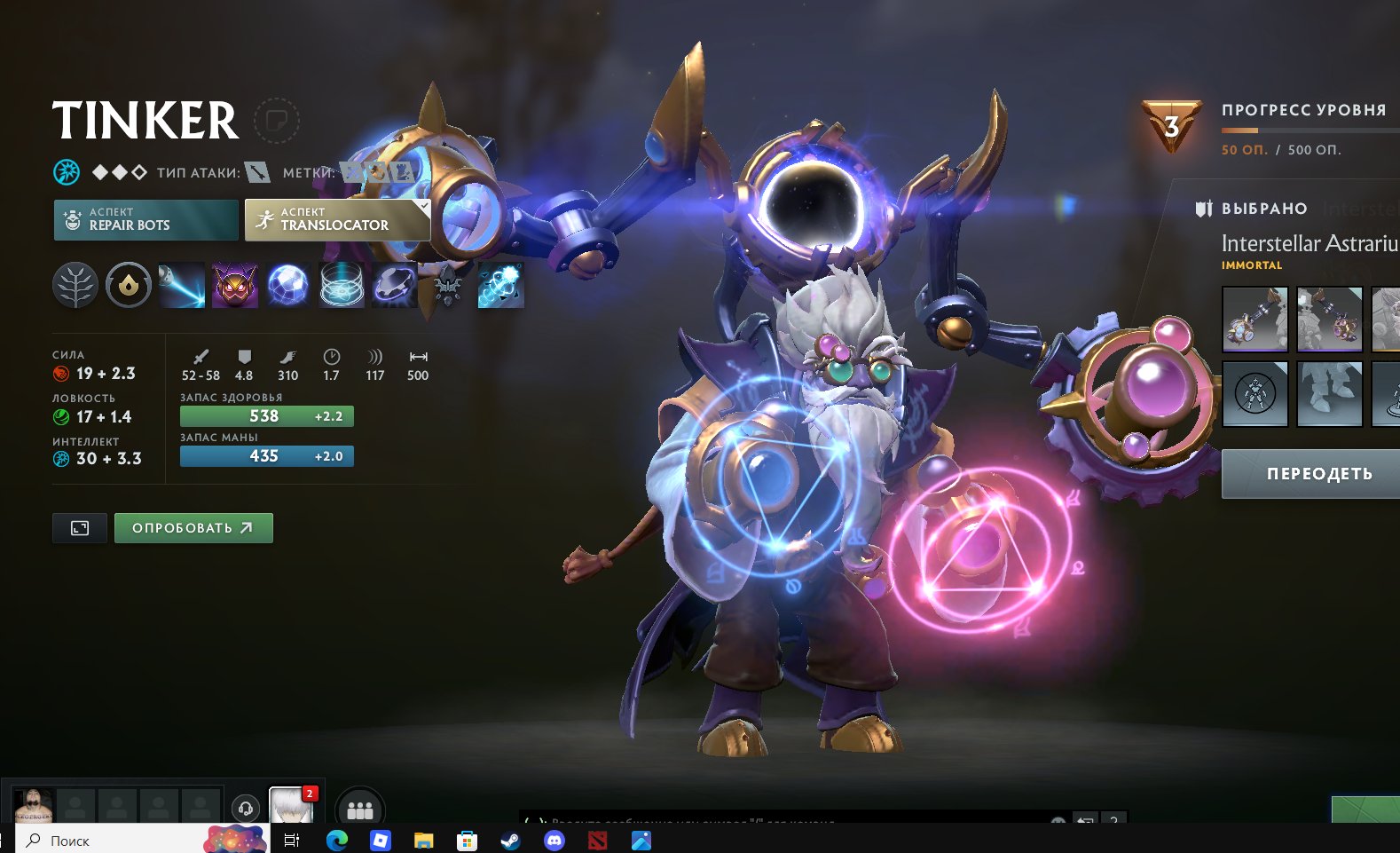
Task: Select the Laser ability icon
Action: coord(181,286)
